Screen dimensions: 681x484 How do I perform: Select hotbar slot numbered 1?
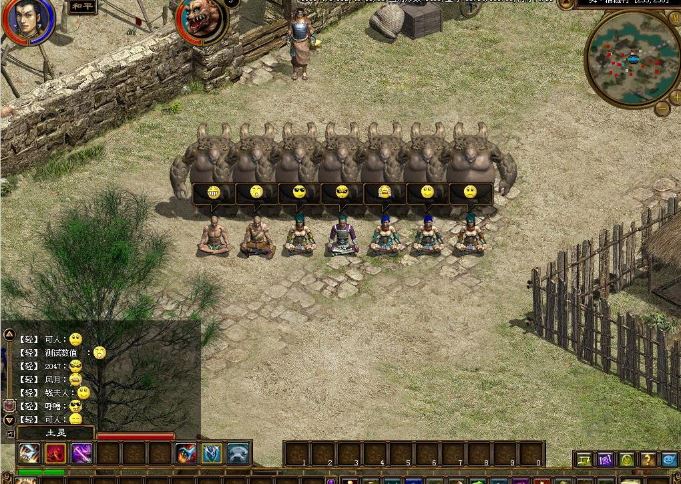tap(297, 454)
